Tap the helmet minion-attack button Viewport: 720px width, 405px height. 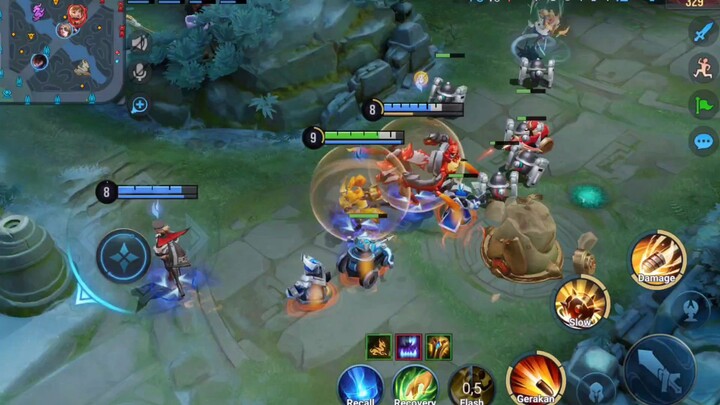[x=594, y=387]
